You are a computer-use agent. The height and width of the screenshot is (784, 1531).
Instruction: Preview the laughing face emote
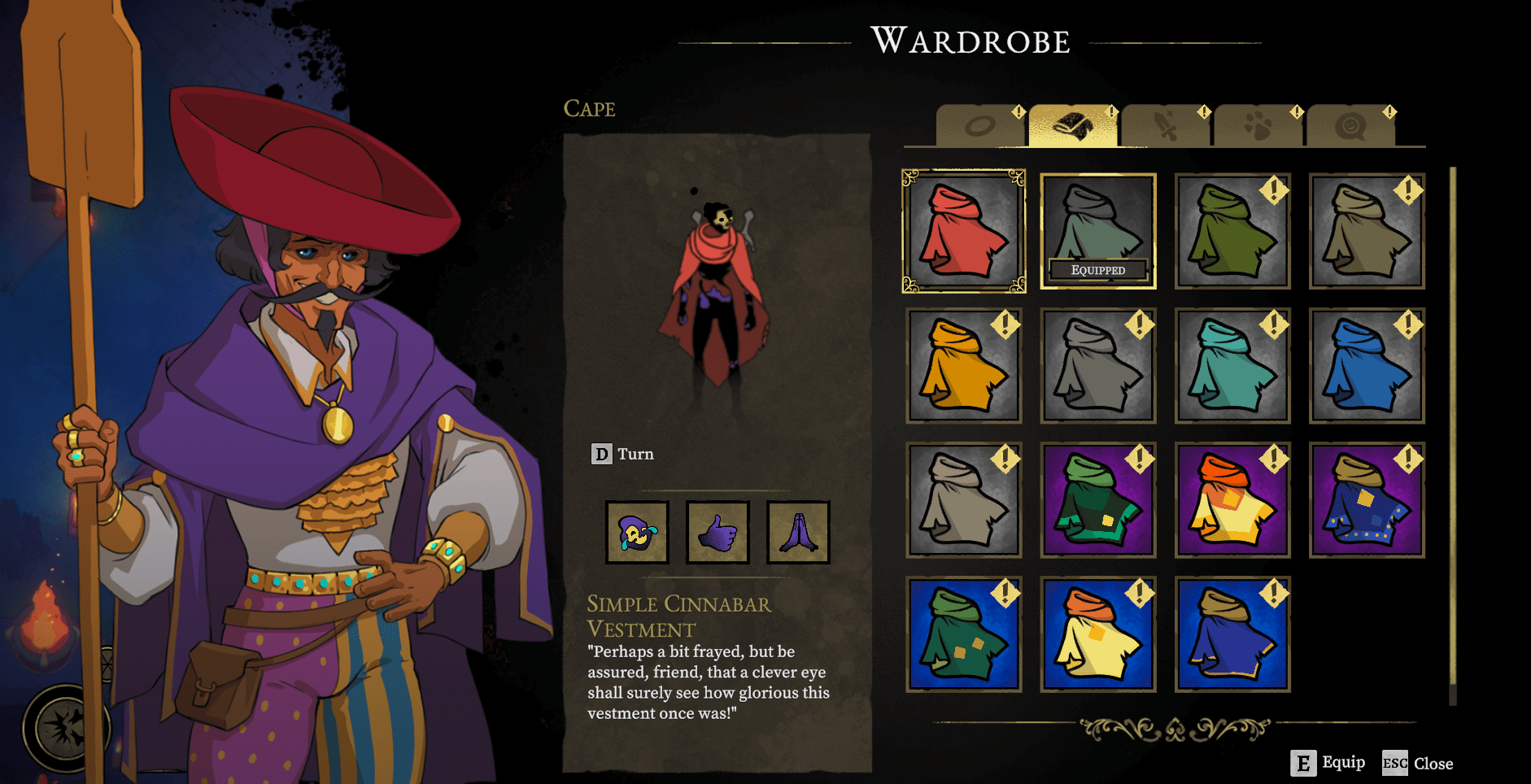point(637,533)
